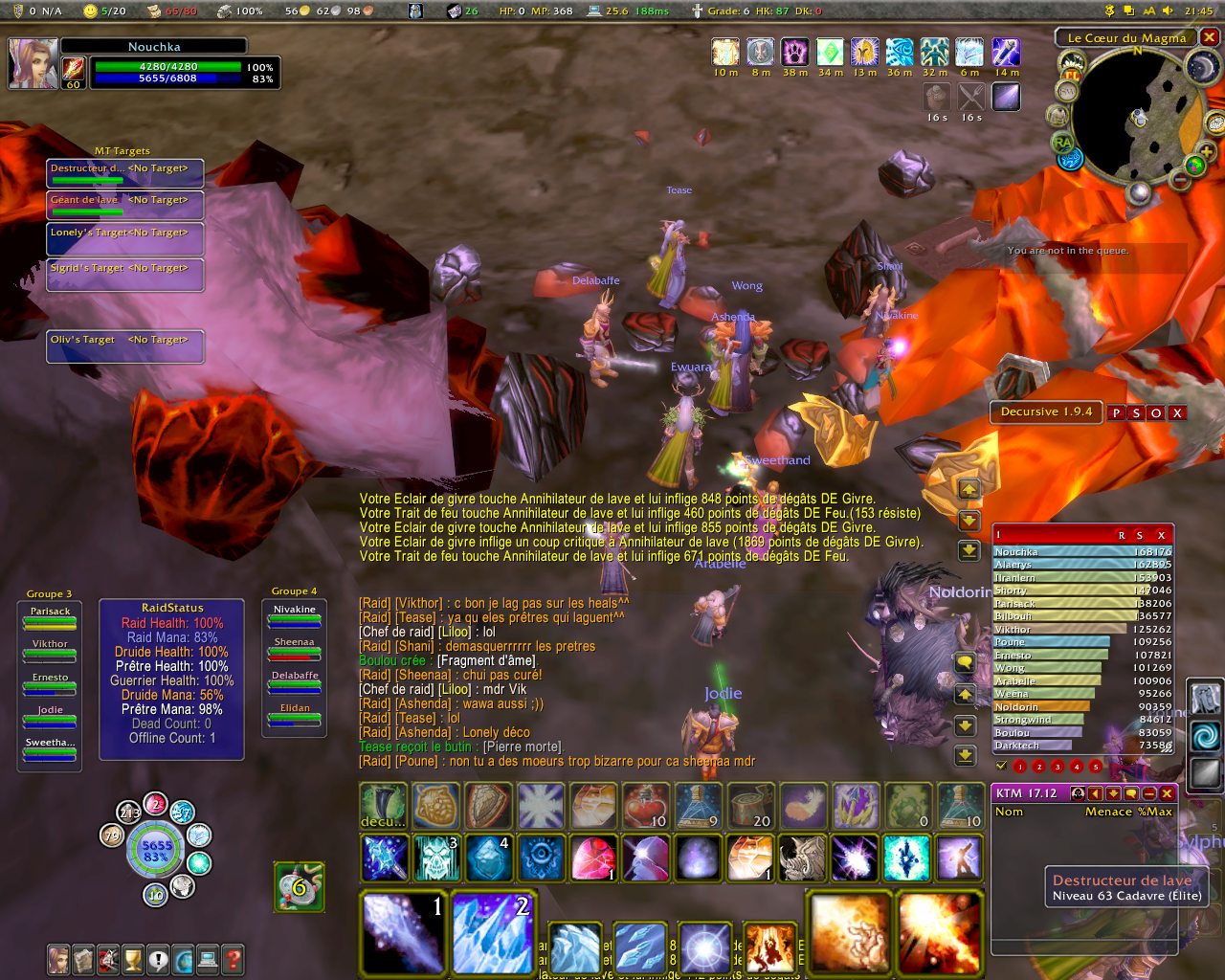Open Decursive options with the O button
This screenshot has width=1225, height=980.
(x=1156, y=412)
